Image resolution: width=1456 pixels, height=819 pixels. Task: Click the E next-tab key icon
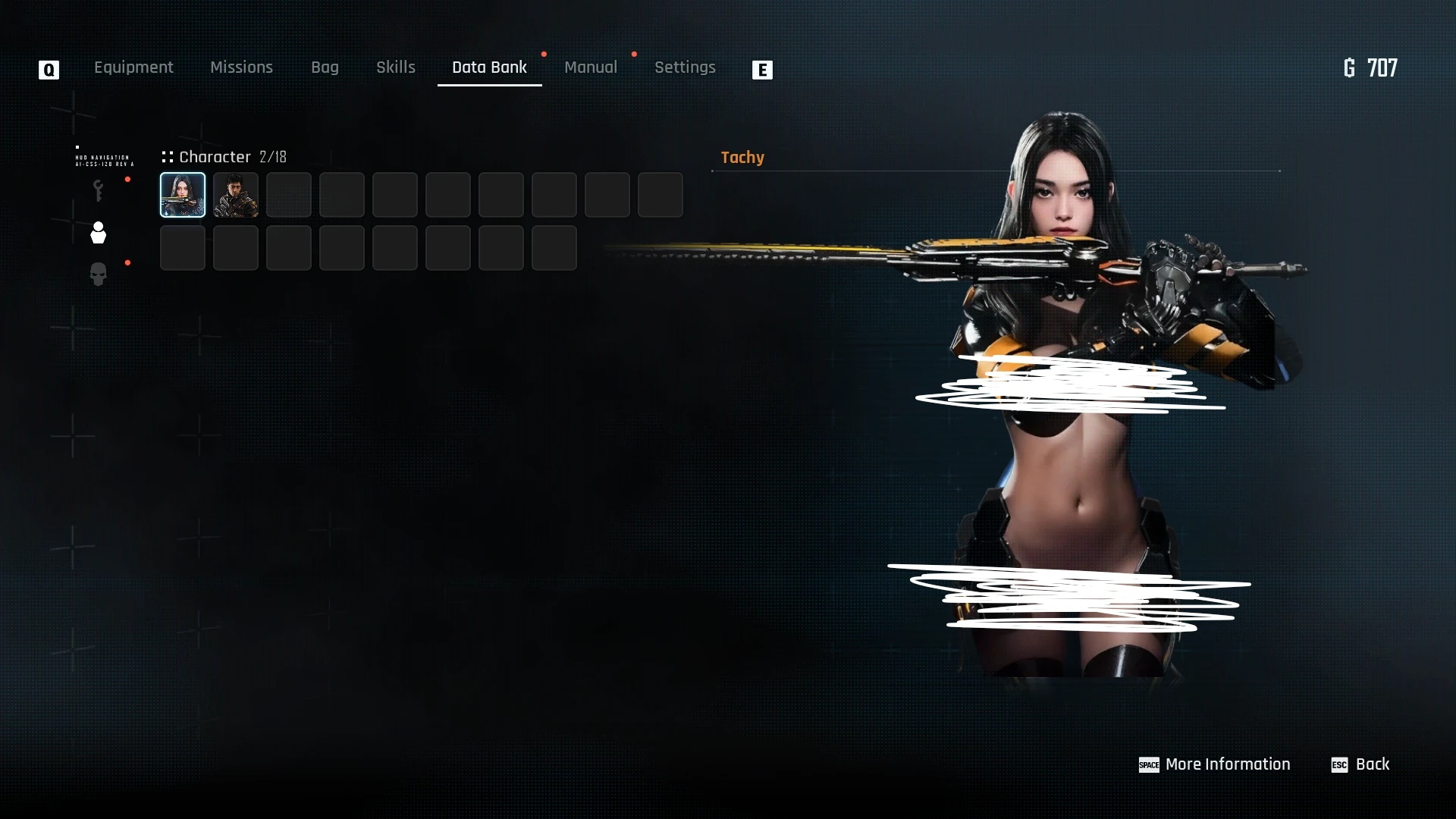point(762,70)
